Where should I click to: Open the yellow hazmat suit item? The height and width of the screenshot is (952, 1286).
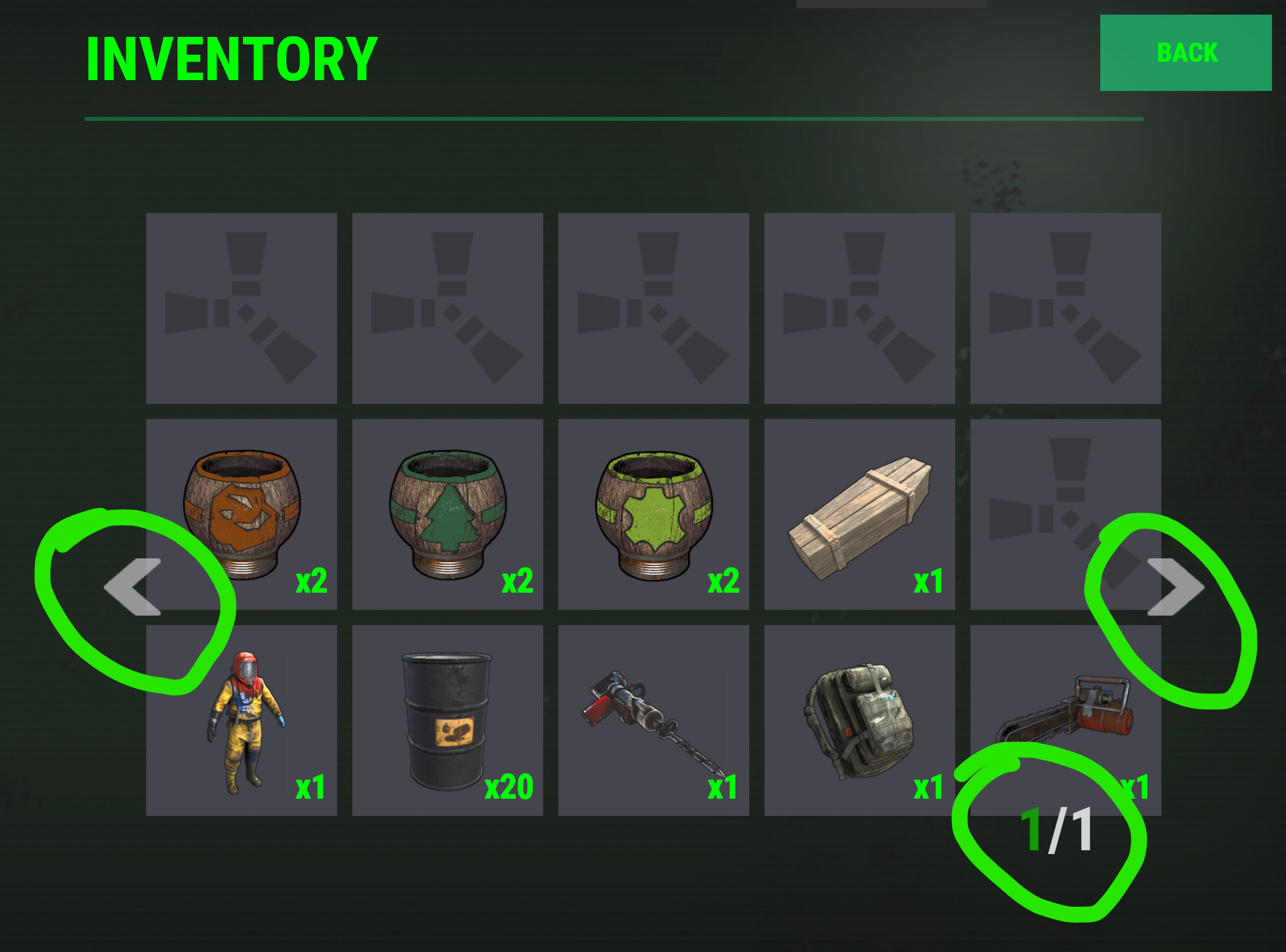point(242,720)
